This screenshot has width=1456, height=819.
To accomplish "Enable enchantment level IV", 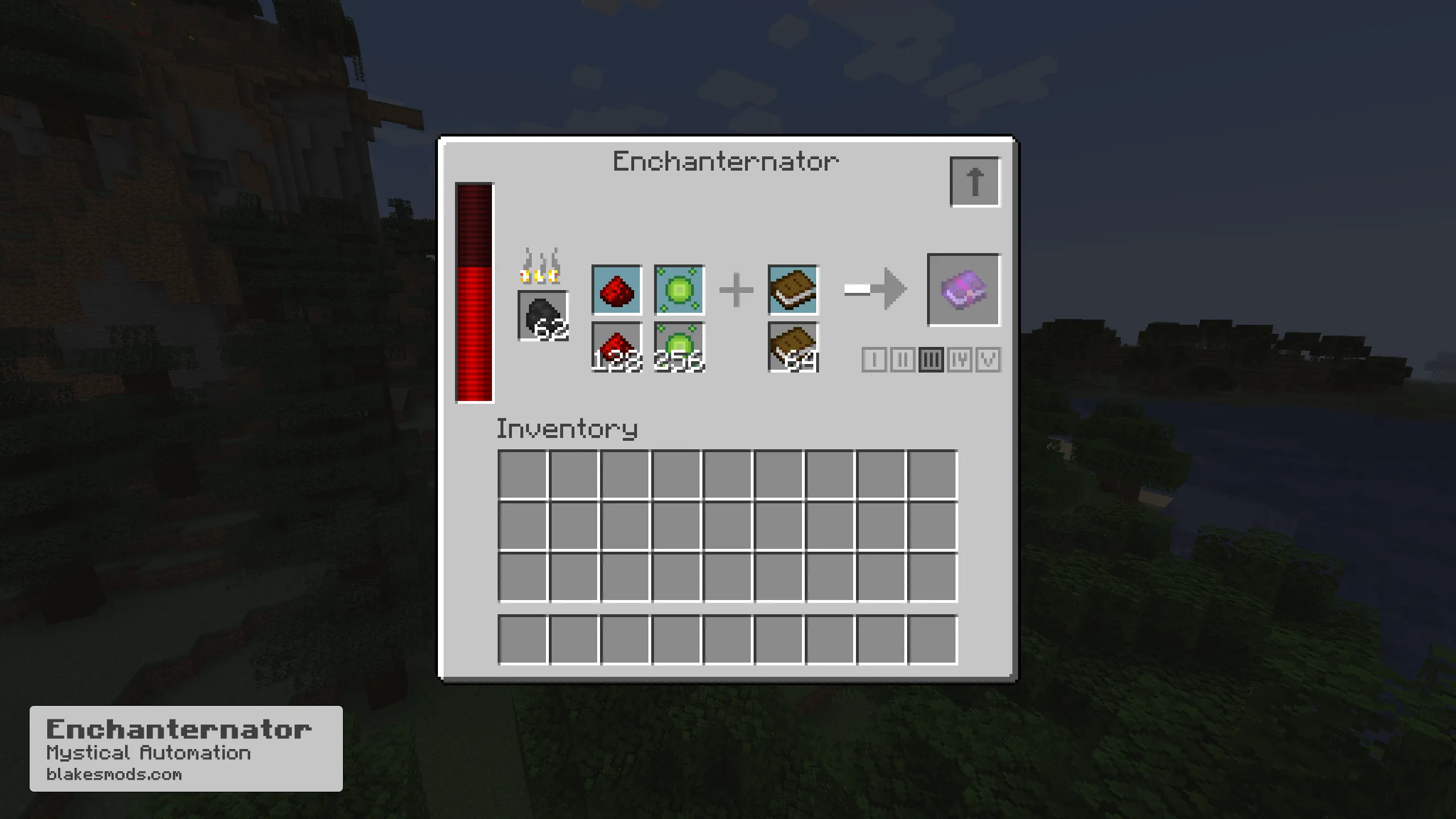I will tap(959, 359).
